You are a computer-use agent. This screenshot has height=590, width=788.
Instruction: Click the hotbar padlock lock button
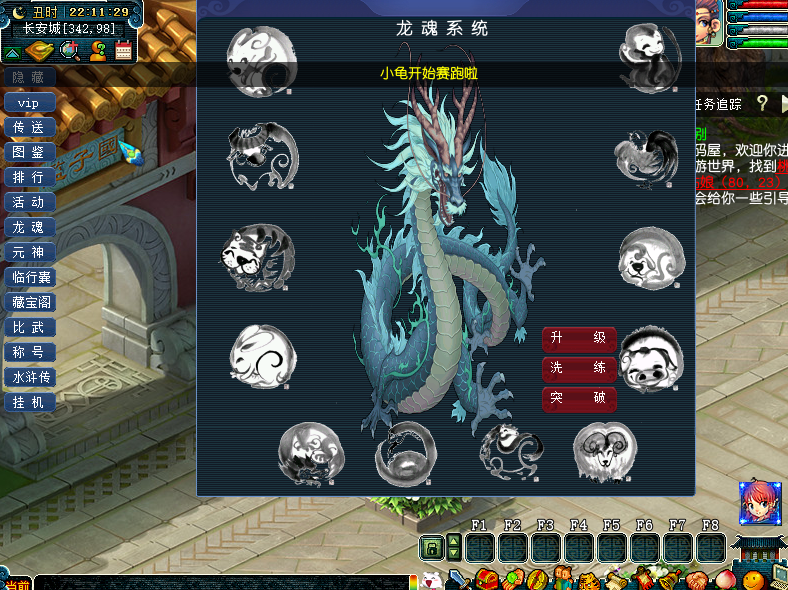[431, 549]
